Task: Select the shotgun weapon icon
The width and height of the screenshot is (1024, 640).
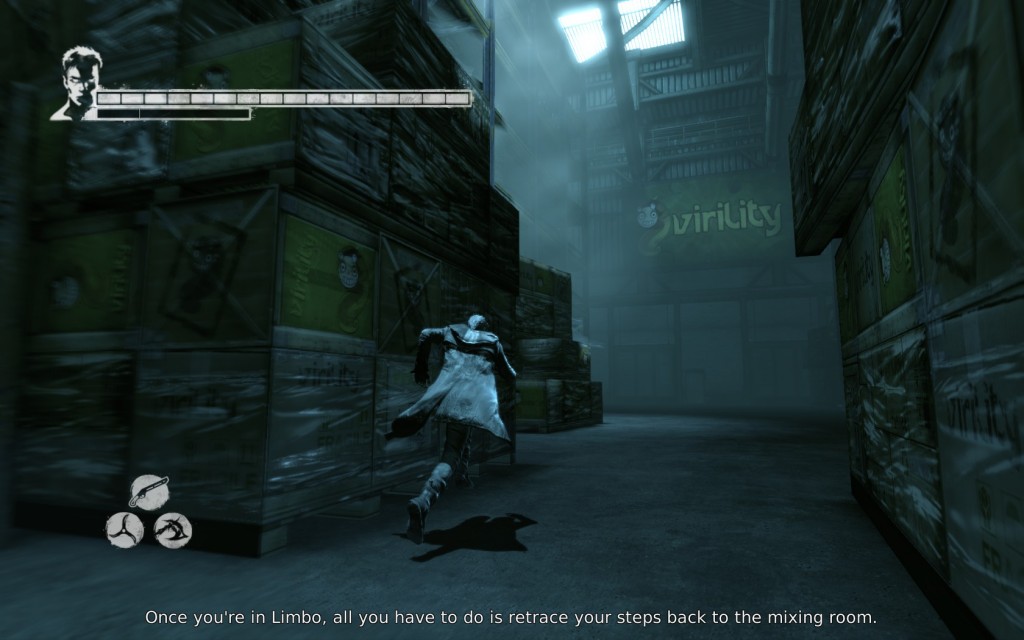Action: pyautogui.click(x=149, y=491)
